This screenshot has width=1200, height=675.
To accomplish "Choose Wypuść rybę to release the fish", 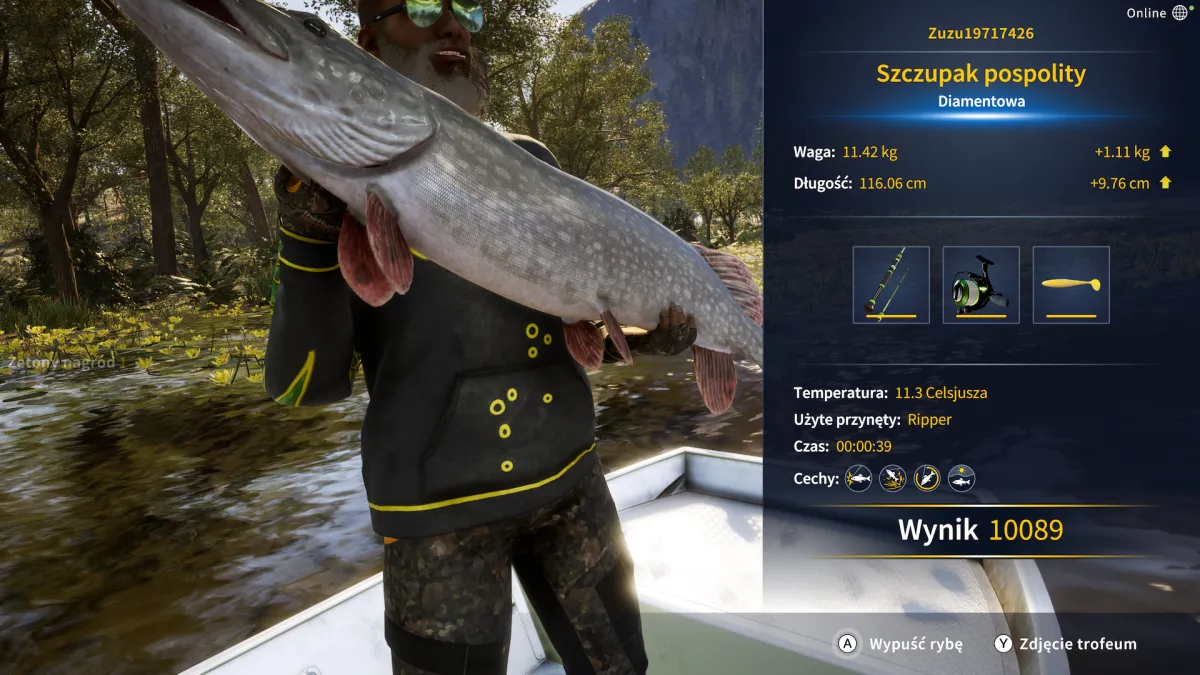I will click(900, 644).
